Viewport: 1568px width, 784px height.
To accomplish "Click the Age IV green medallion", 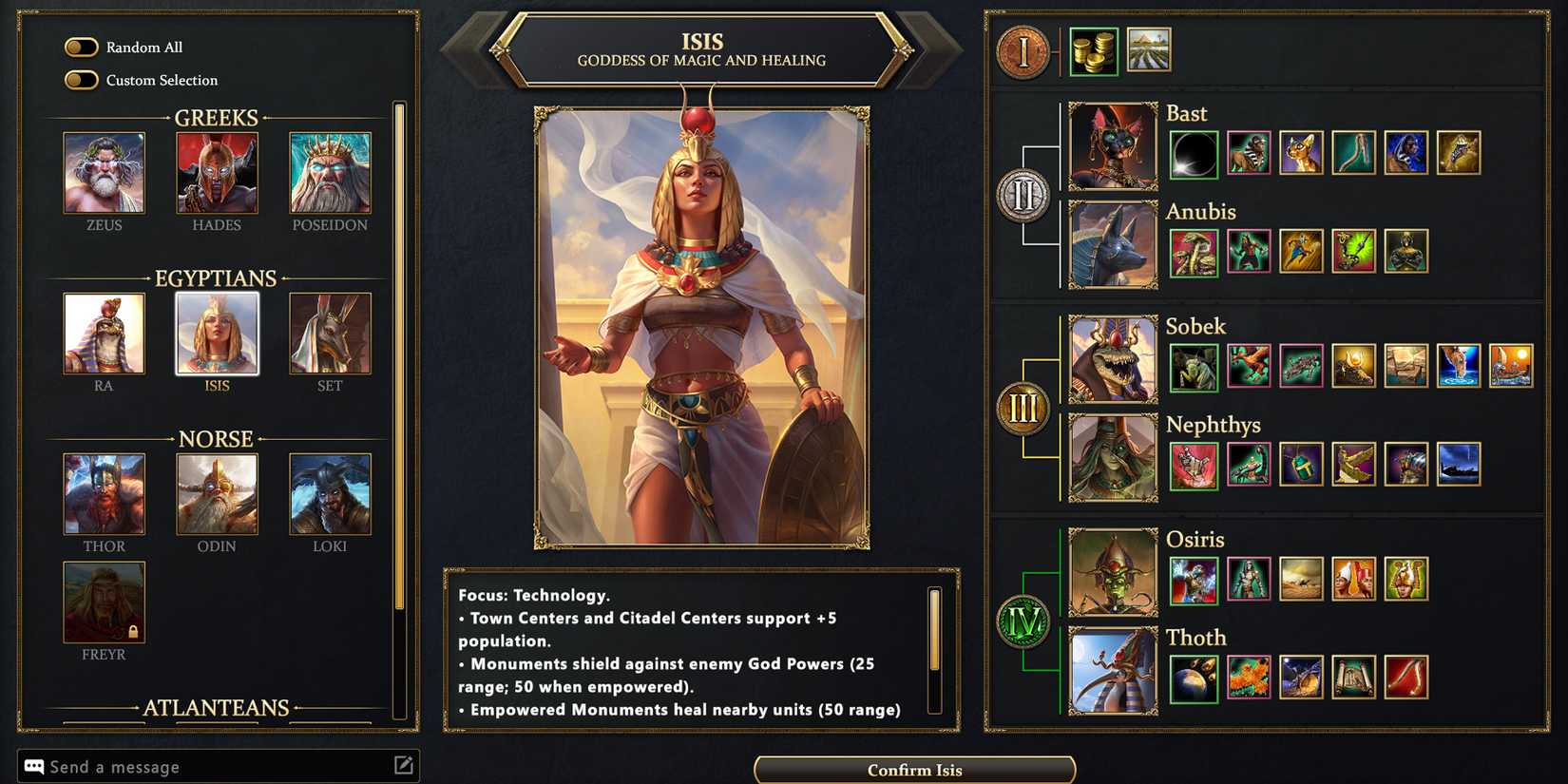I will pos(1022,624).
